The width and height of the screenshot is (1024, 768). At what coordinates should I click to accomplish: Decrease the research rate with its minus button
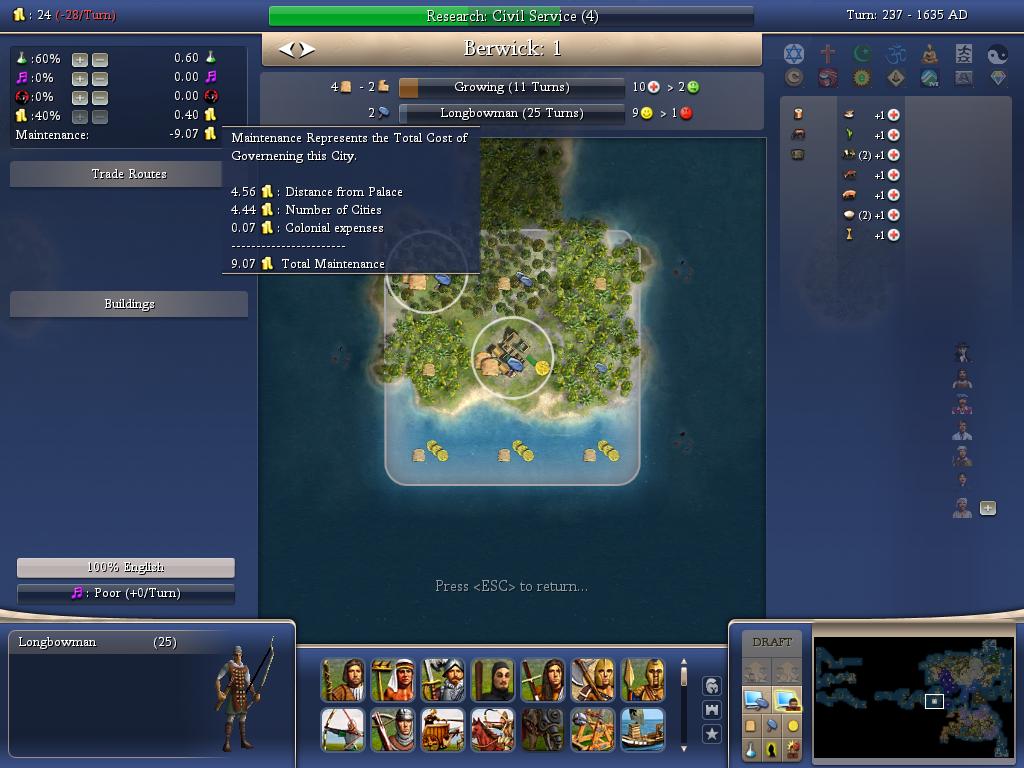point(100,59)
